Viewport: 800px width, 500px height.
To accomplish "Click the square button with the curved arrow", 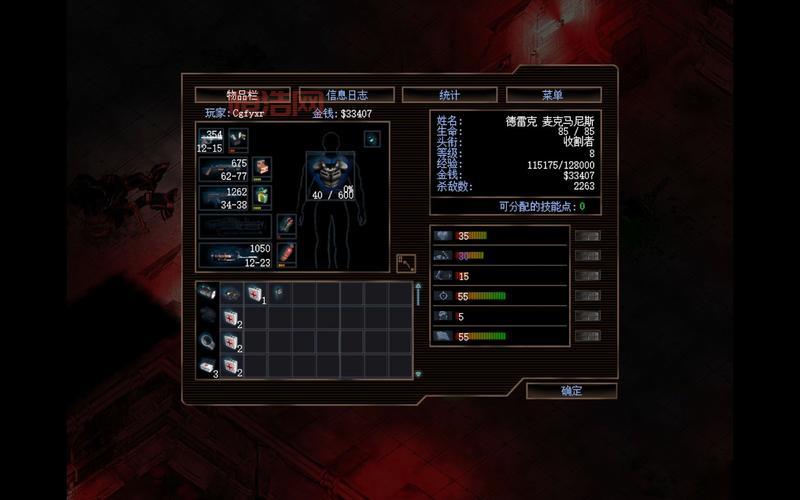I will [405, 262].
